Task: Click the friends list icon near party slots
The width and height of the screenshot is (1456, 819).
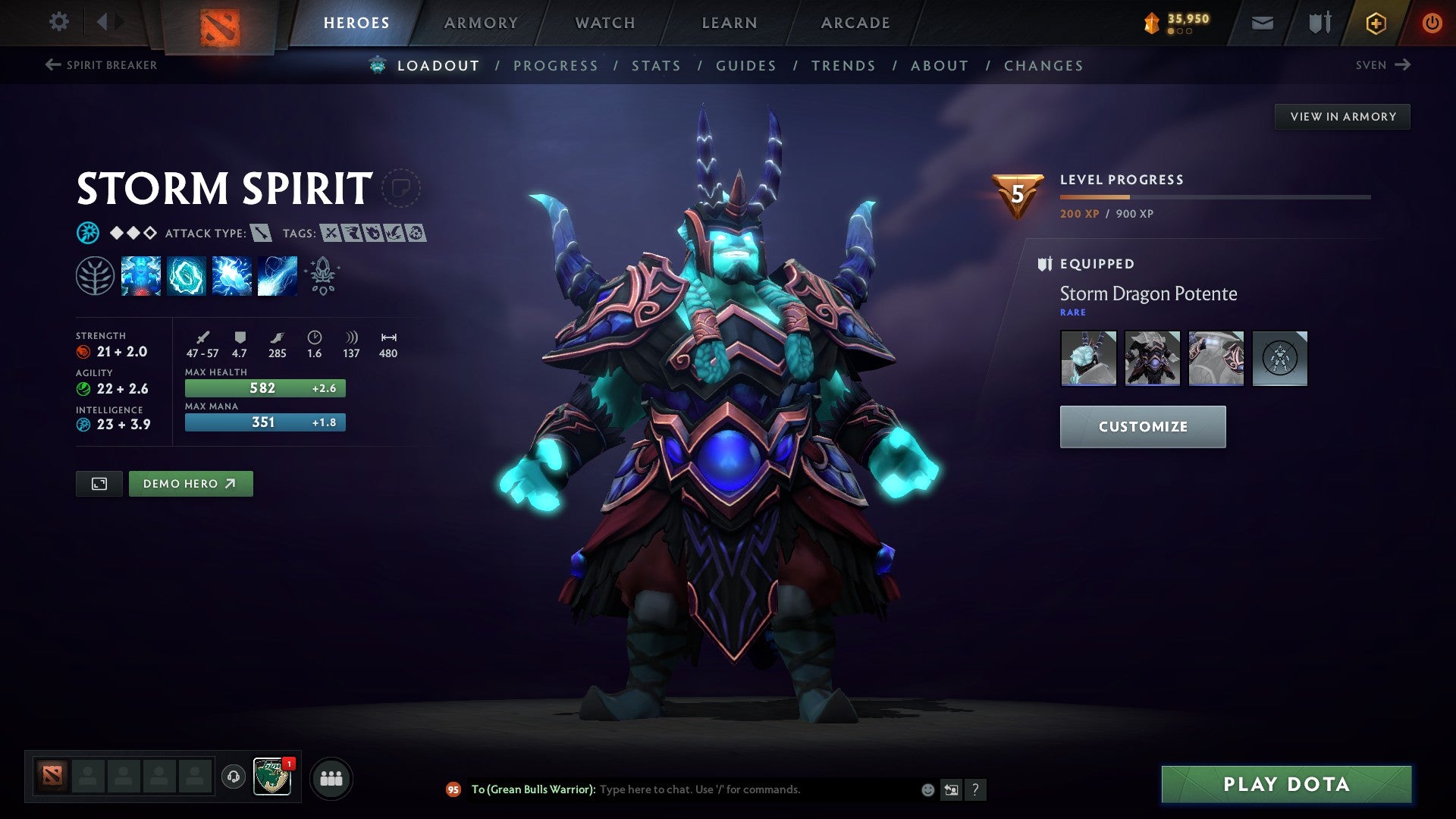Action: 331,777
